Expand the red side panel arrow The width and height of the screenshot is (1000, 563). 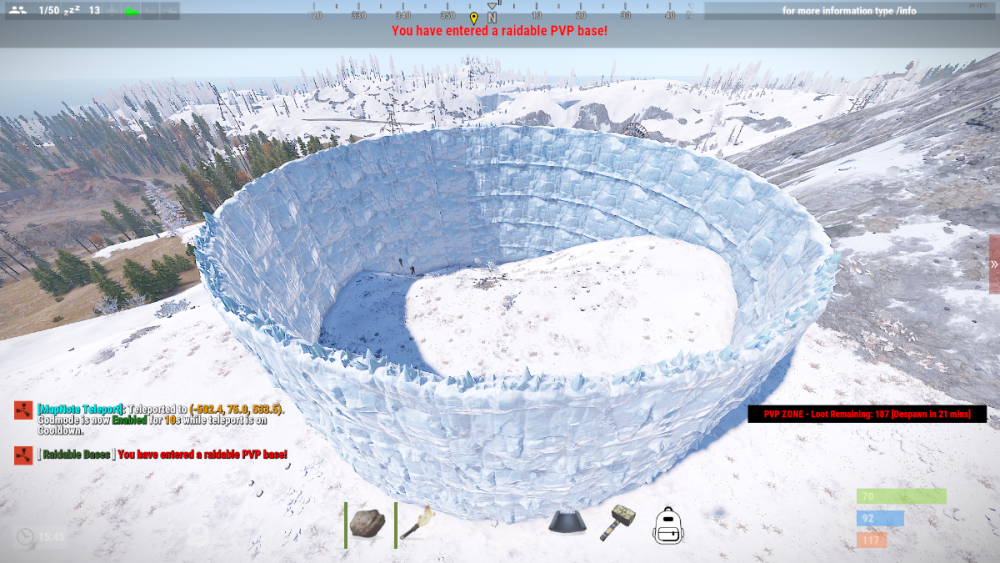coord(994,264)
